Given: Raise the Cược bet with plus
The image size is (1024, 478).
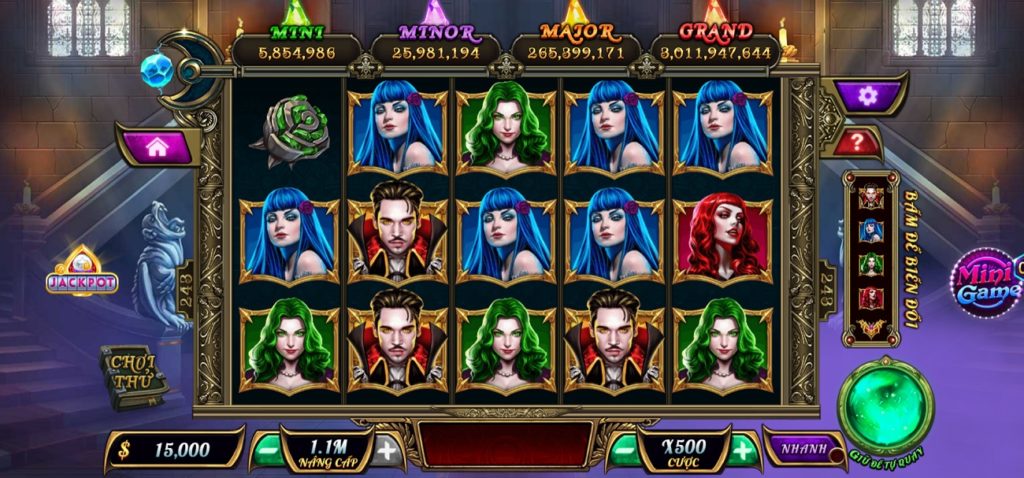Looking at the screenshot, I should (743, 450).
